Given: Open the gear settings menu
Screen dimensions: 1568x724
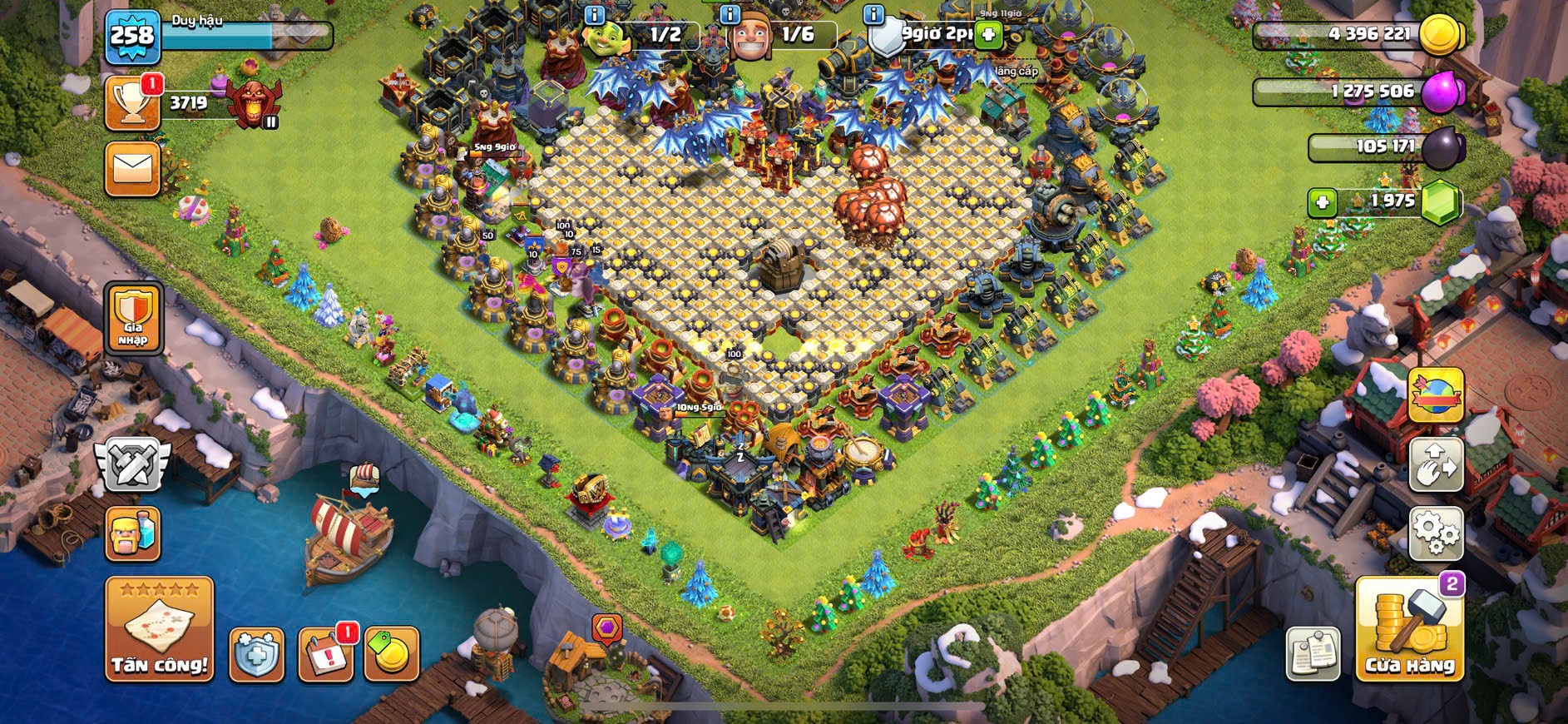Looking at the screenshot, I should pos(1435,533).
